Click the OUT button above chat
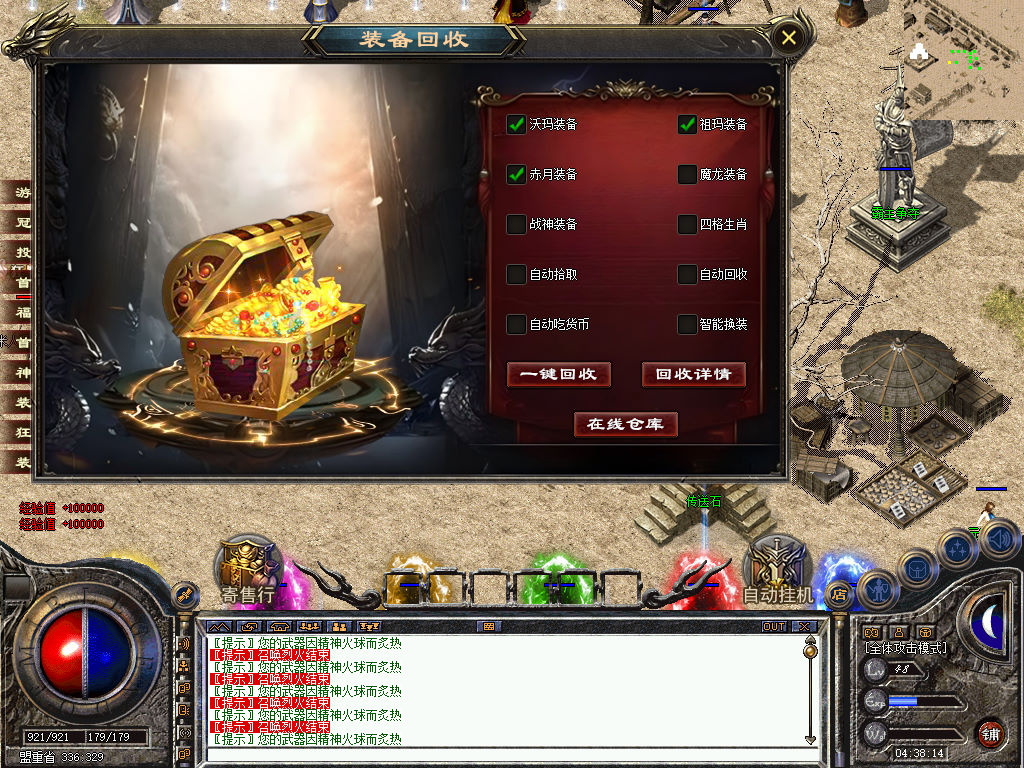Viewport: 1024px width, 768px height. click(774, 626)
